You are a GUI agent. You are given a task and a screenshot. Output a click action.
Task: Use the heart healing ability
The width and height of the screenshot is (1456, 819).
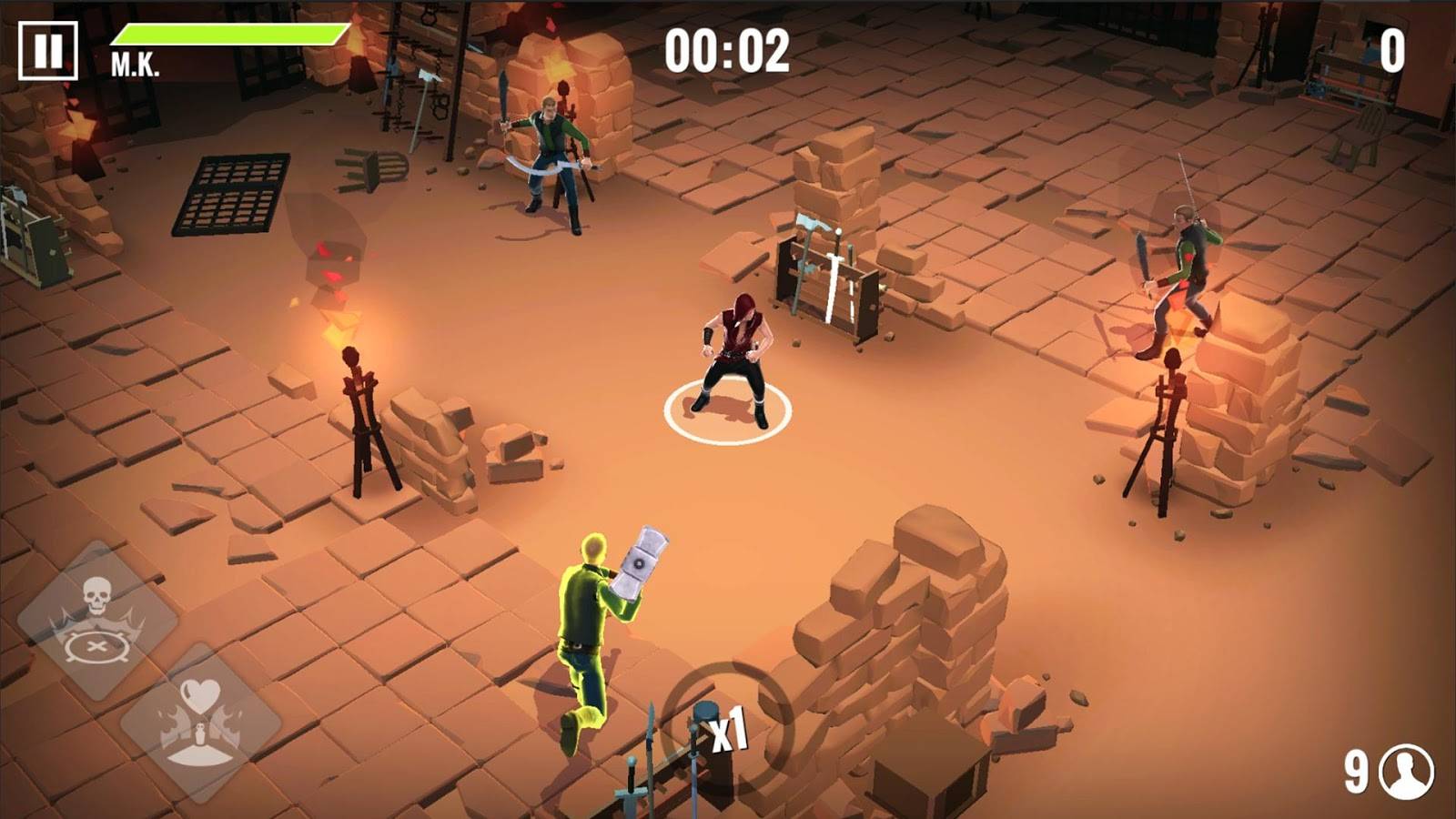pyautogui.click(x=200, y=723)
